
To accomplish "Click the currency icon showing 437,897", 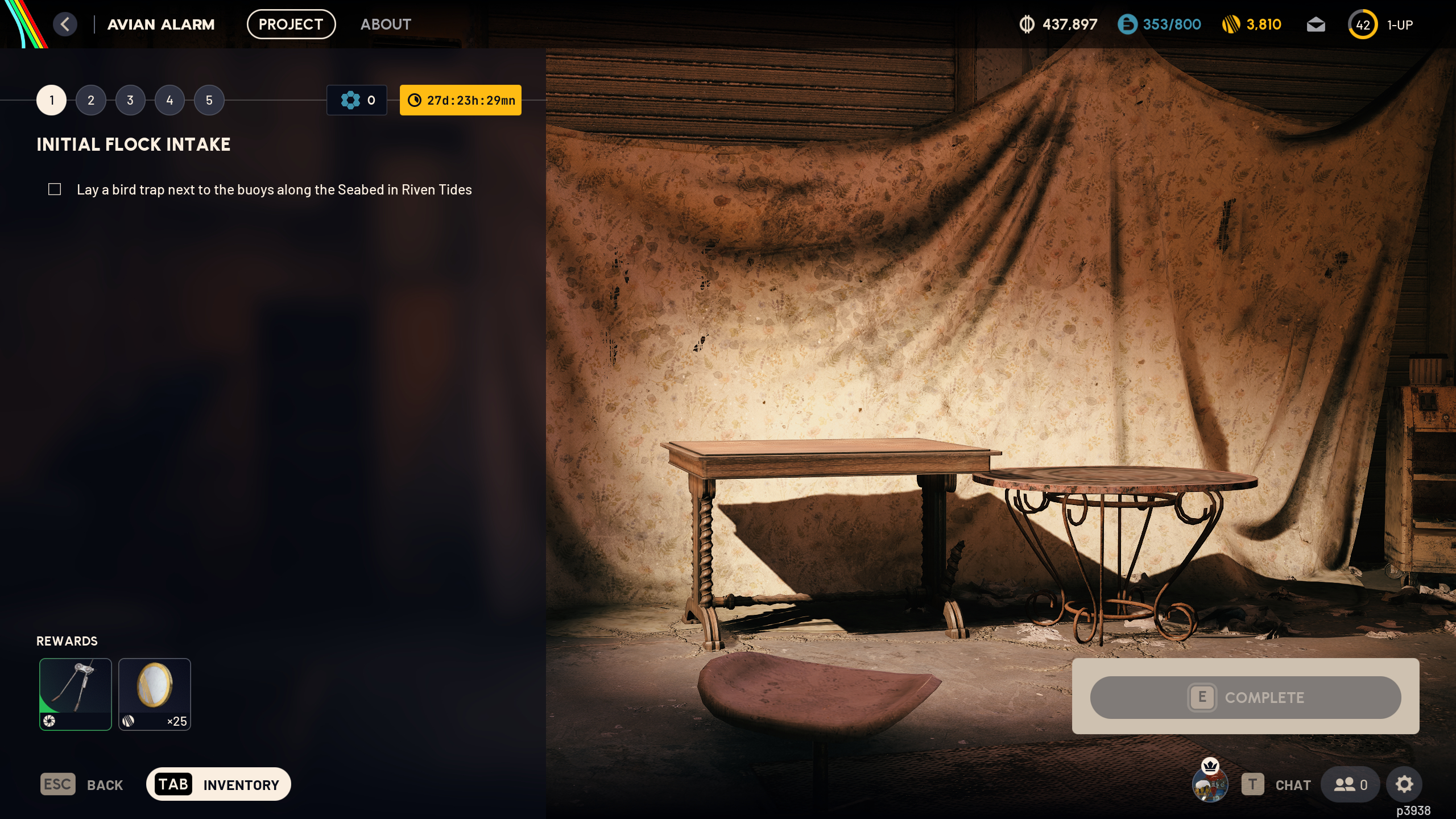I will pyautogui.click(x=1027, y=24).
